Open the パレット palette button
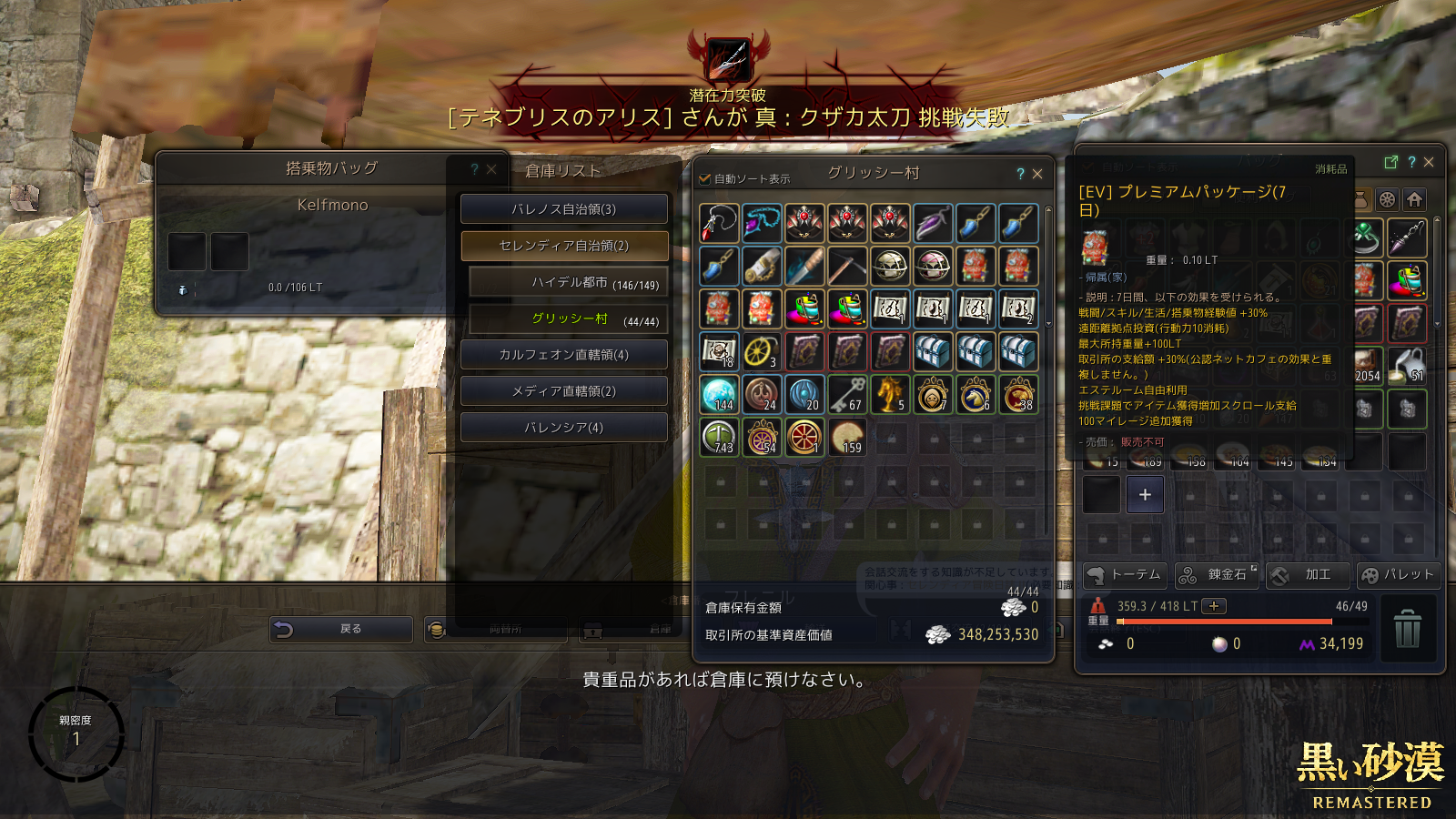Screen dimensions: 1456x819 tap(1398, 575)
